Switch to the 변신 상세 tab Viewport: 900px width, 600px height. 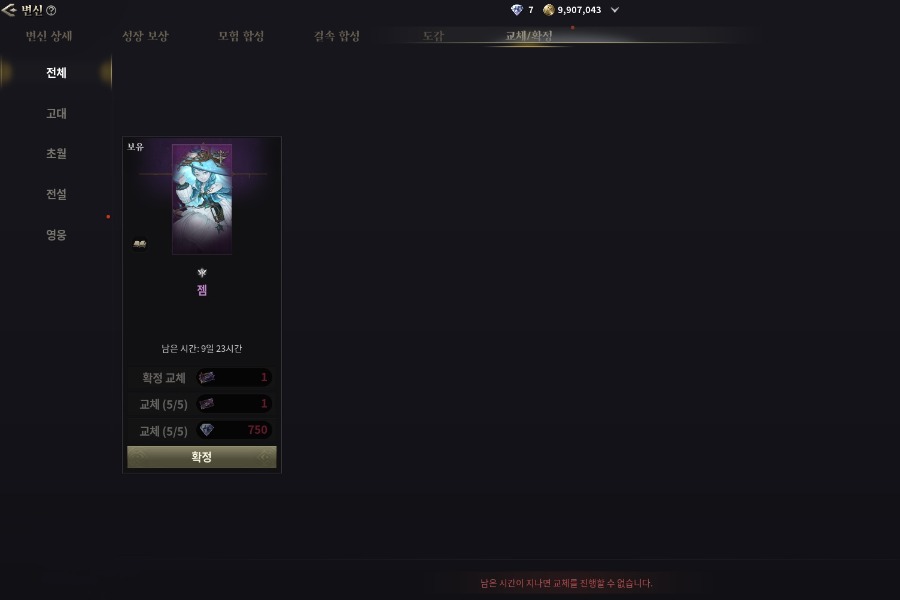click(48, 36)
